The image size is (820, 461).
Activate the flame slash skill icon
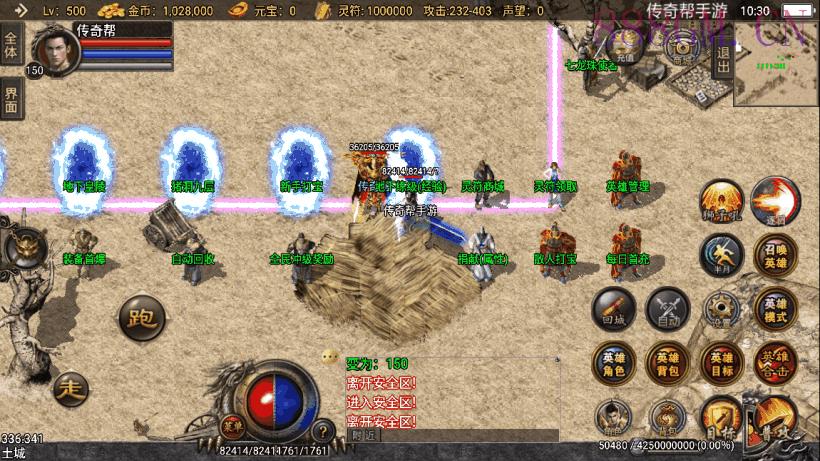click(x=773, y=200)
